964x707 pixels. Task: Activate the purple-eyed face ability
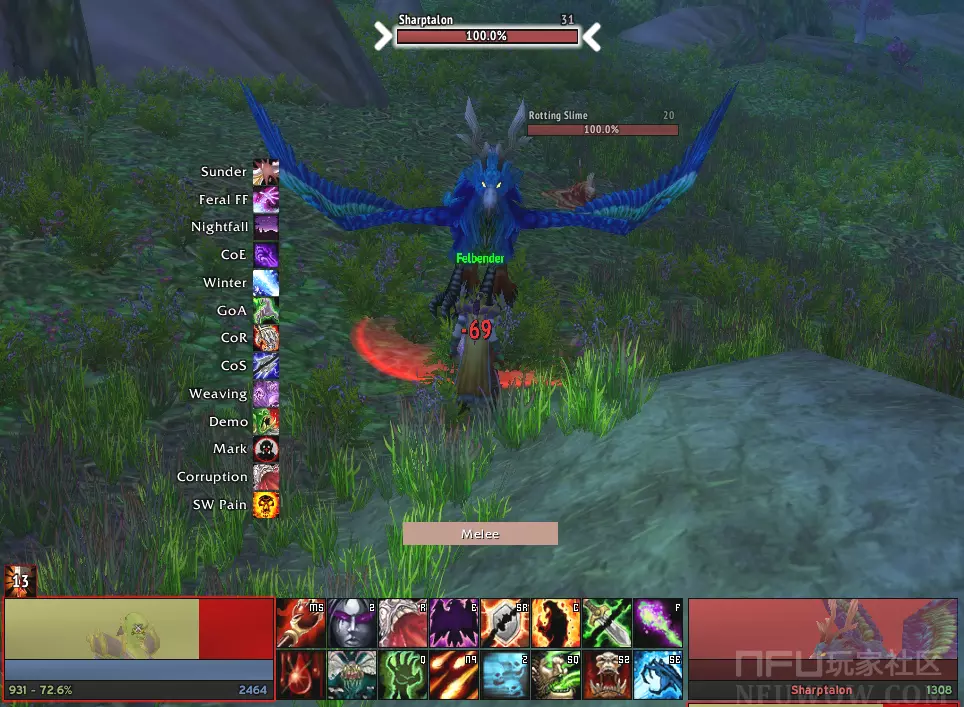tap(351, 623)
